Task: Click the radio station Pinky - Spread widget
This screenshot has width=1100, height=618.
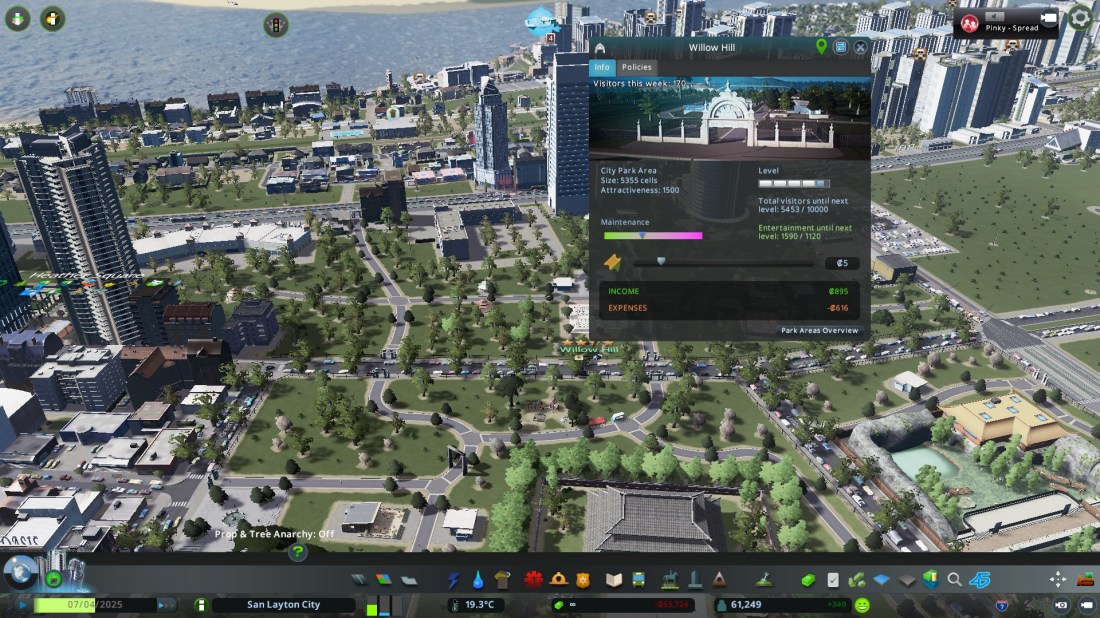Action: [x=1005, y=22]
